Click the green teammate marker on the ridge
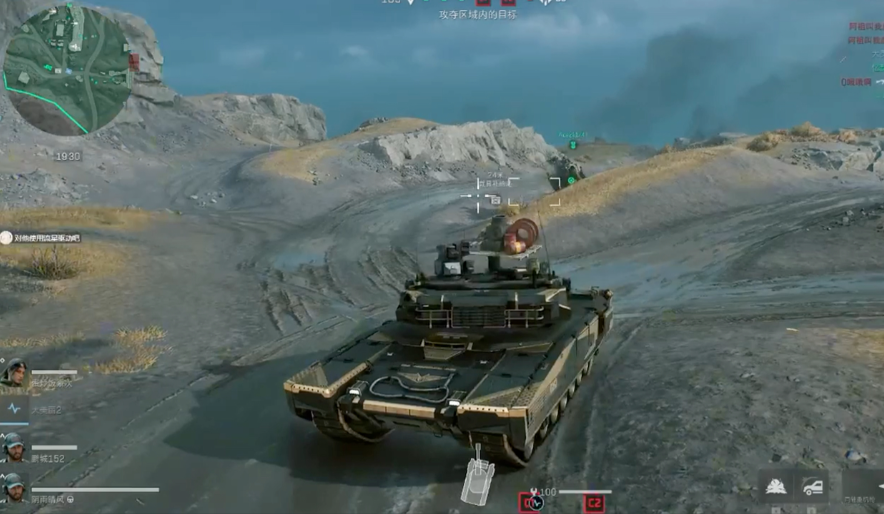884x514 pixels. click(x=571, y=180)
